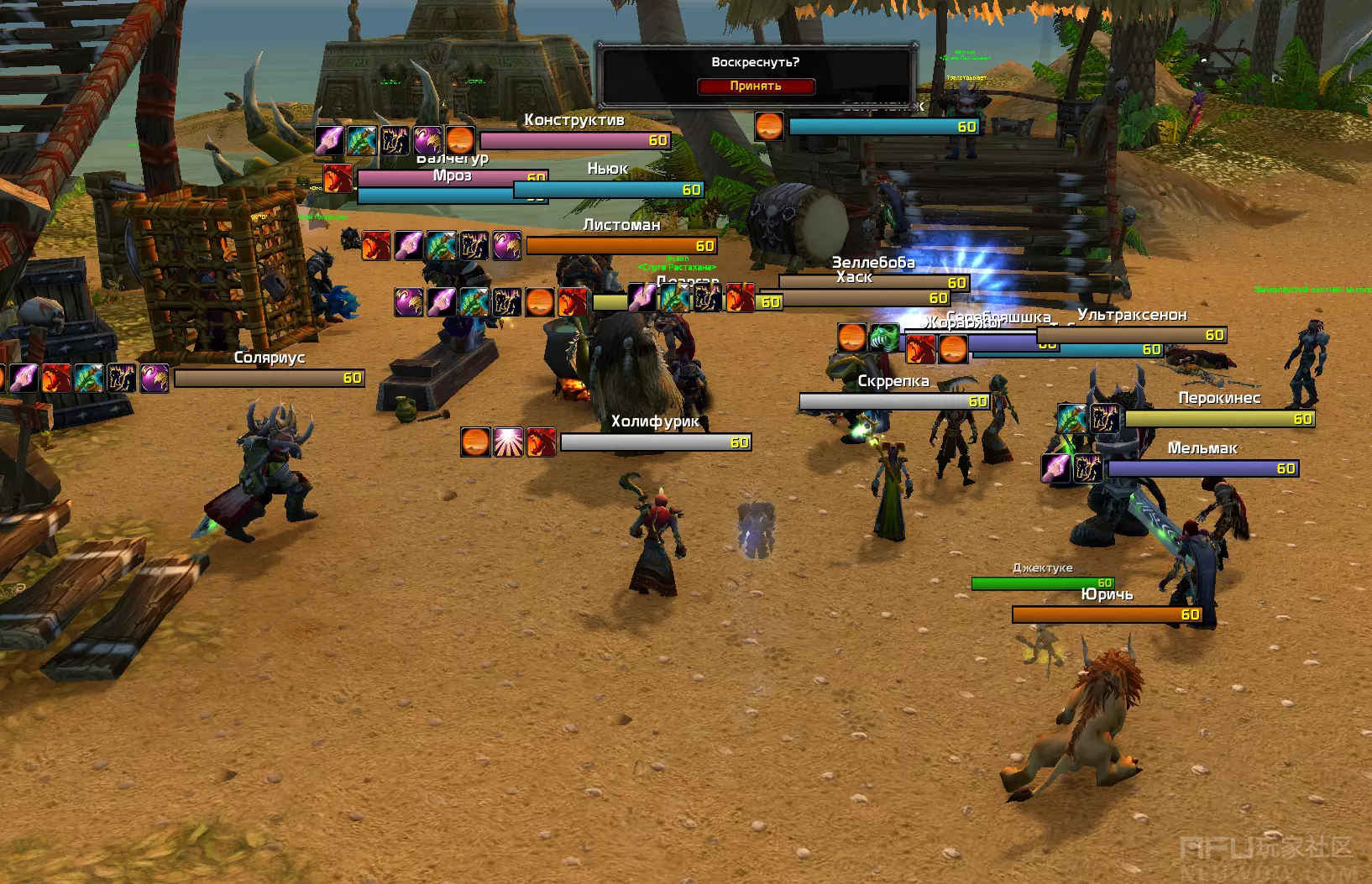Select the Мельмак nameplate
The image size is (1372, 884).
pyautogui.click(x=1202, y=468)
